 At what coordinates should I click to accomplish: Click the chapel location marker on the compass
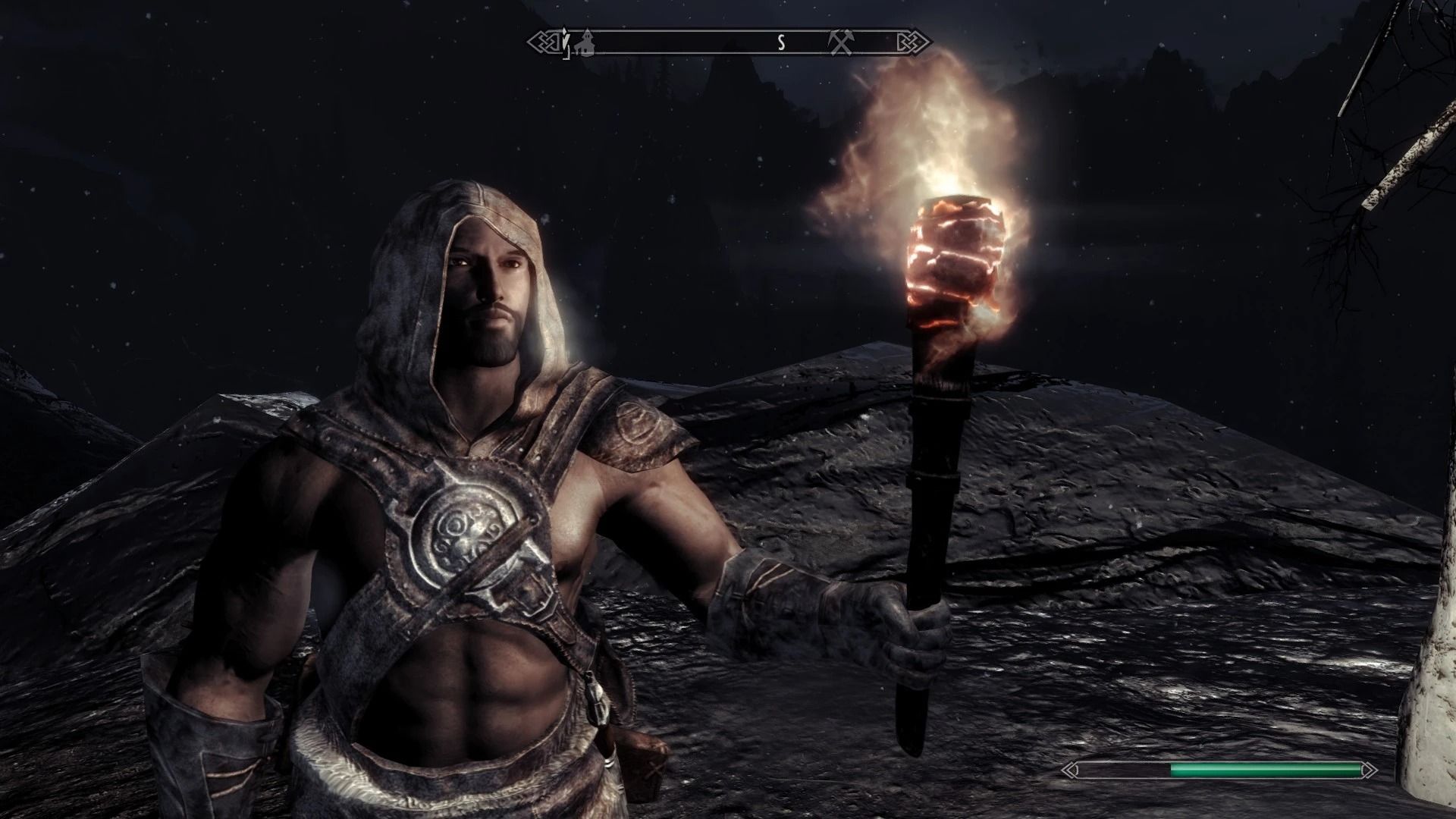coord(585,44)
